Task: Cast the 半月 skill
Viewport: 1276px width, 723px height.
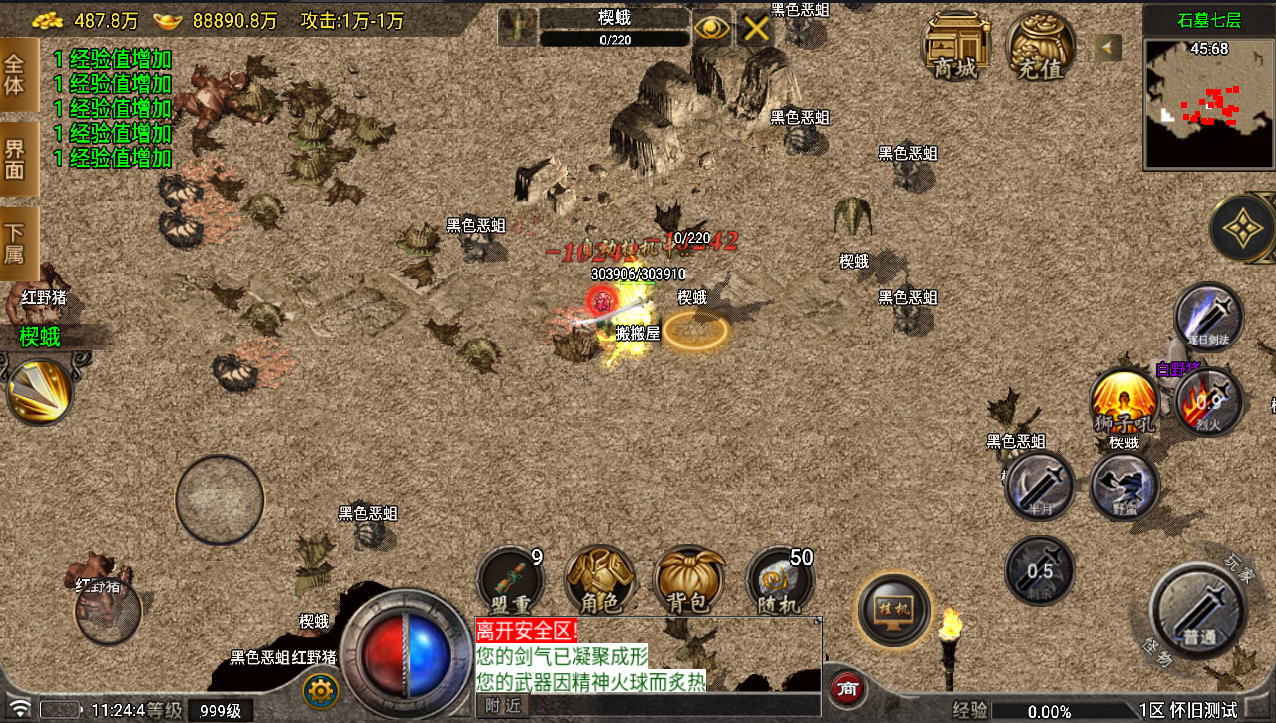Action: pos(1039,486)
